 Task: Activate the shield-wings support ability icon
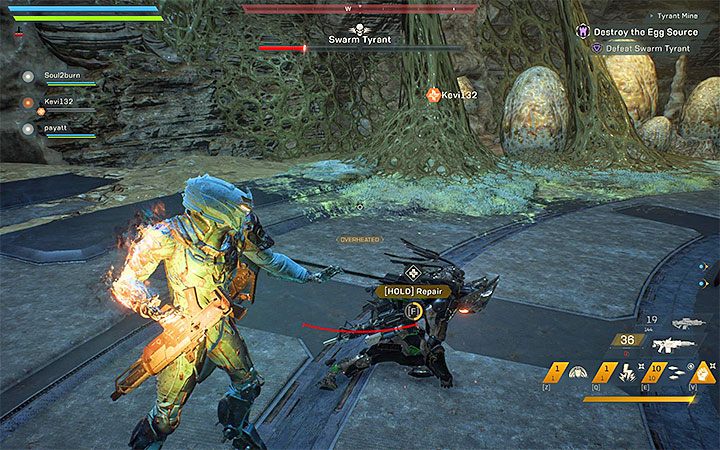point(578,373)
